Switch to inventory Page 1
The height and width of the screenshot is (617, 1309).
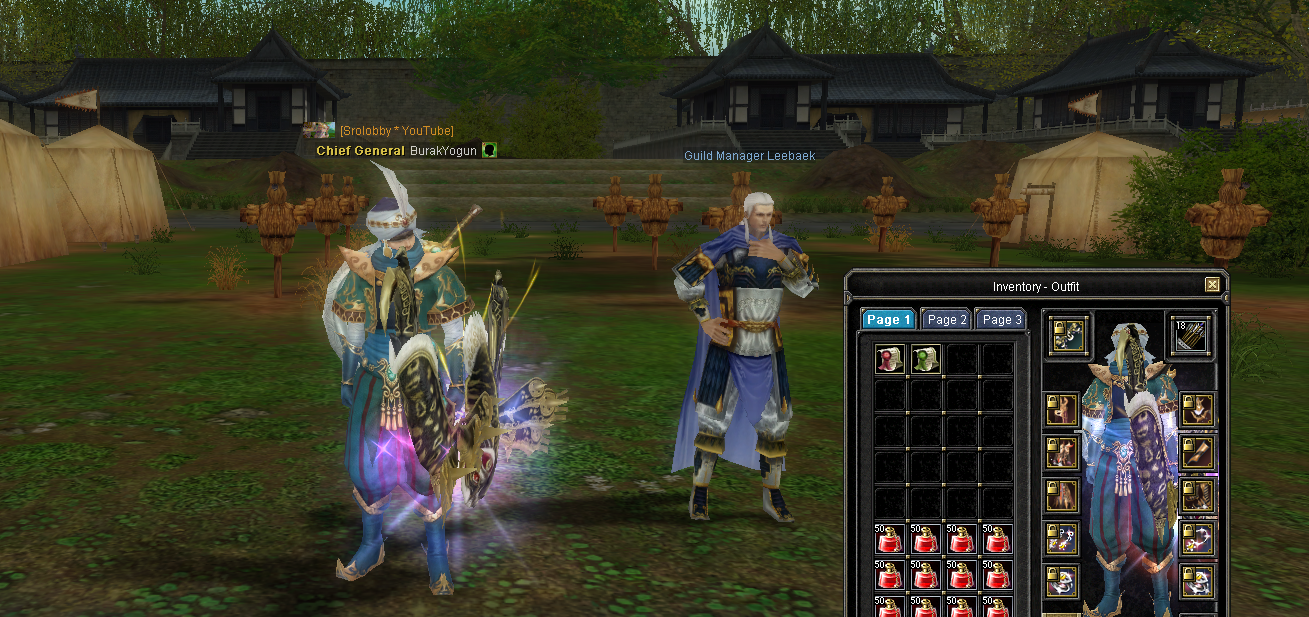click(x=888, y=320)
